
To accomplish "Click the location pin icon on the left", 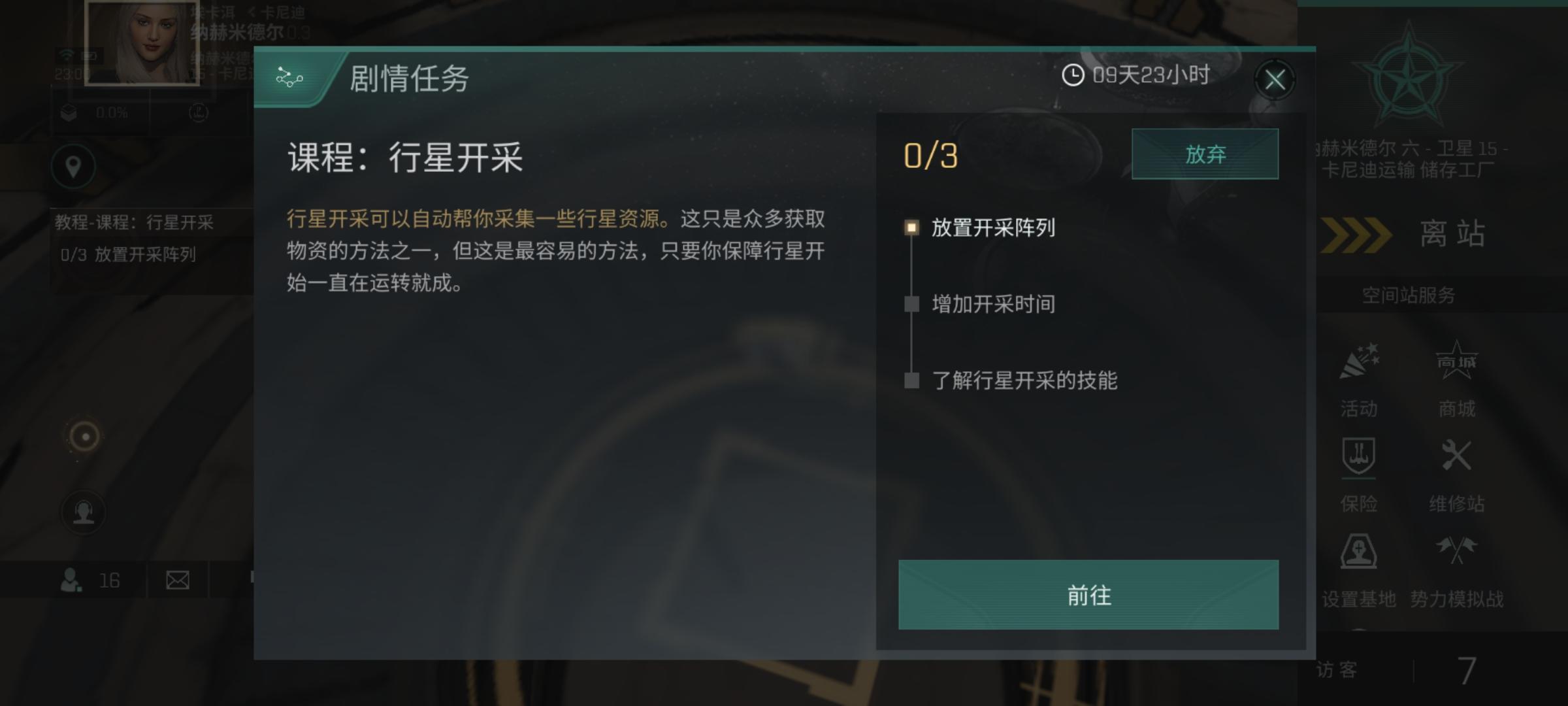I will [73, 167].
